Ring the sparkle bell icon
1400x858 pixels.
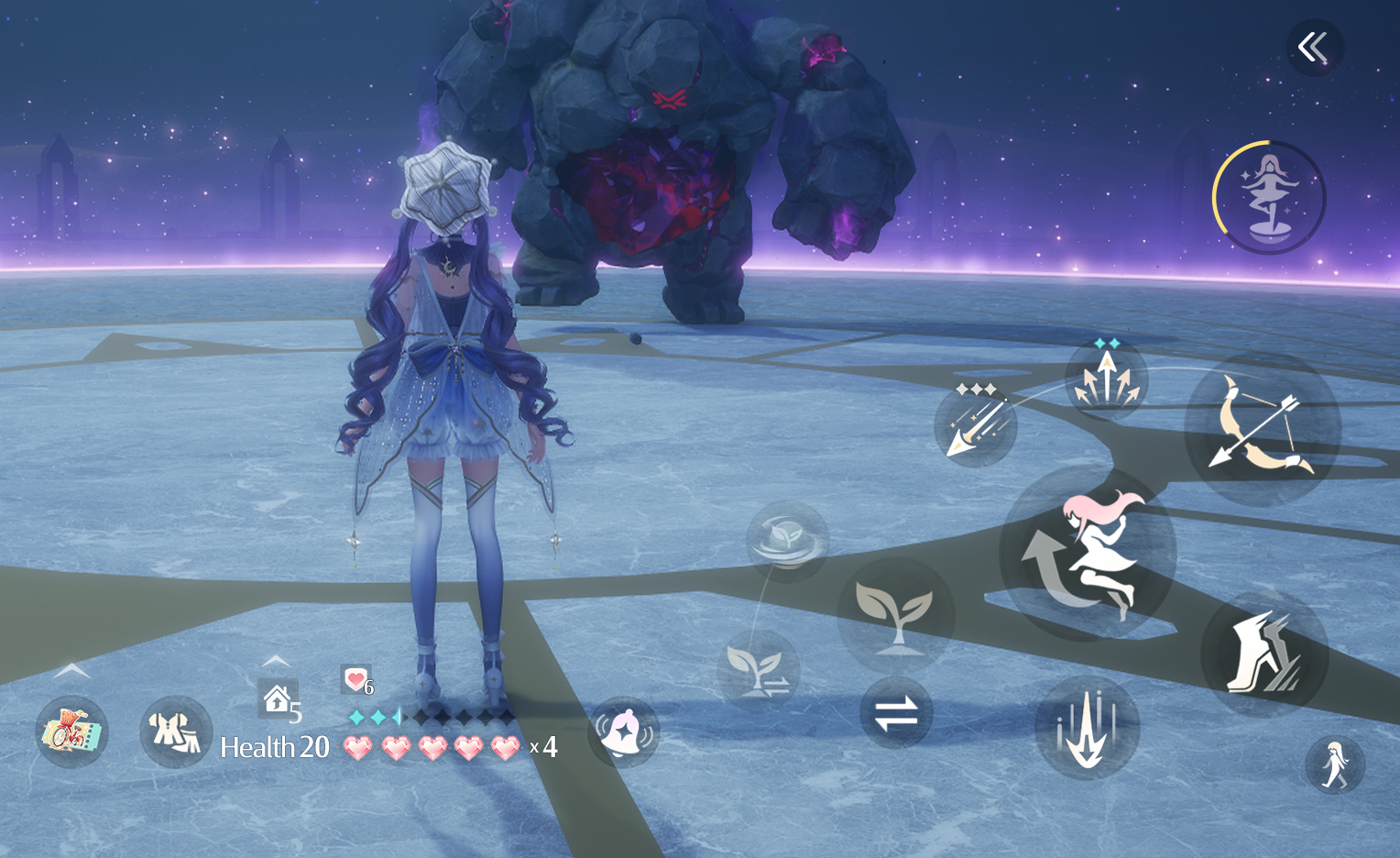(624, 731)
